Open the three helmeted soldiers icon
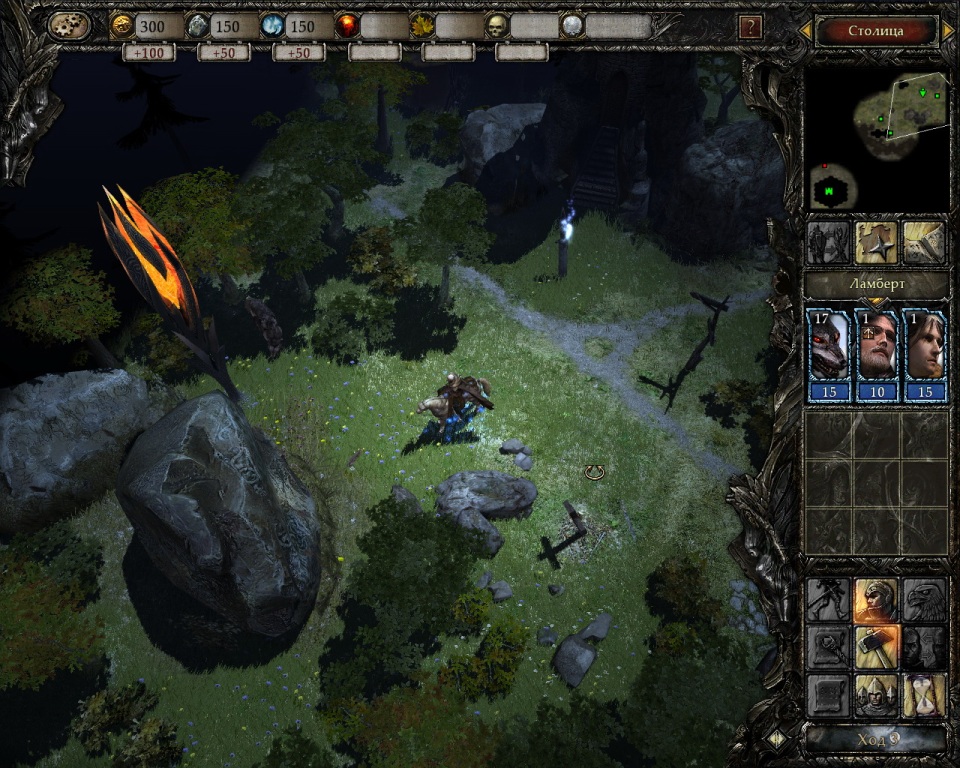 pos(876,695)
